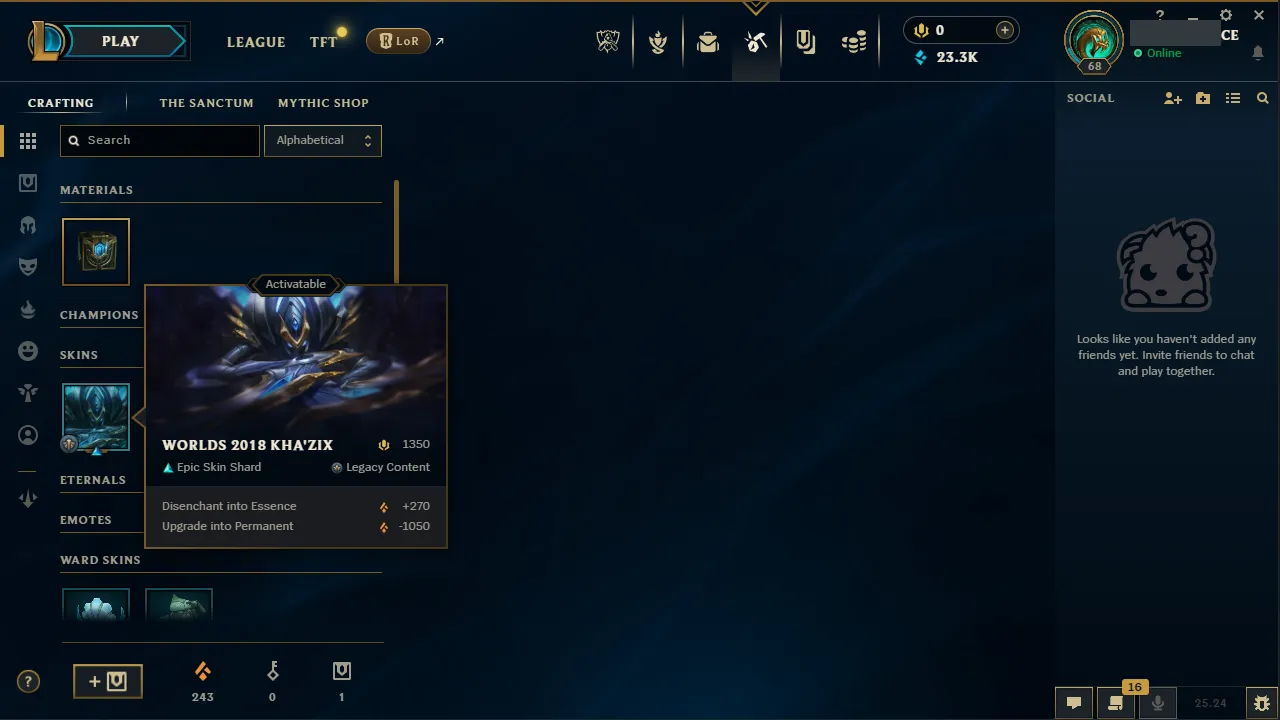Click the add friend icon in Social panel
This screenshot has width=1280, height=720.
pyautogui.click(x=1172, y=97)
